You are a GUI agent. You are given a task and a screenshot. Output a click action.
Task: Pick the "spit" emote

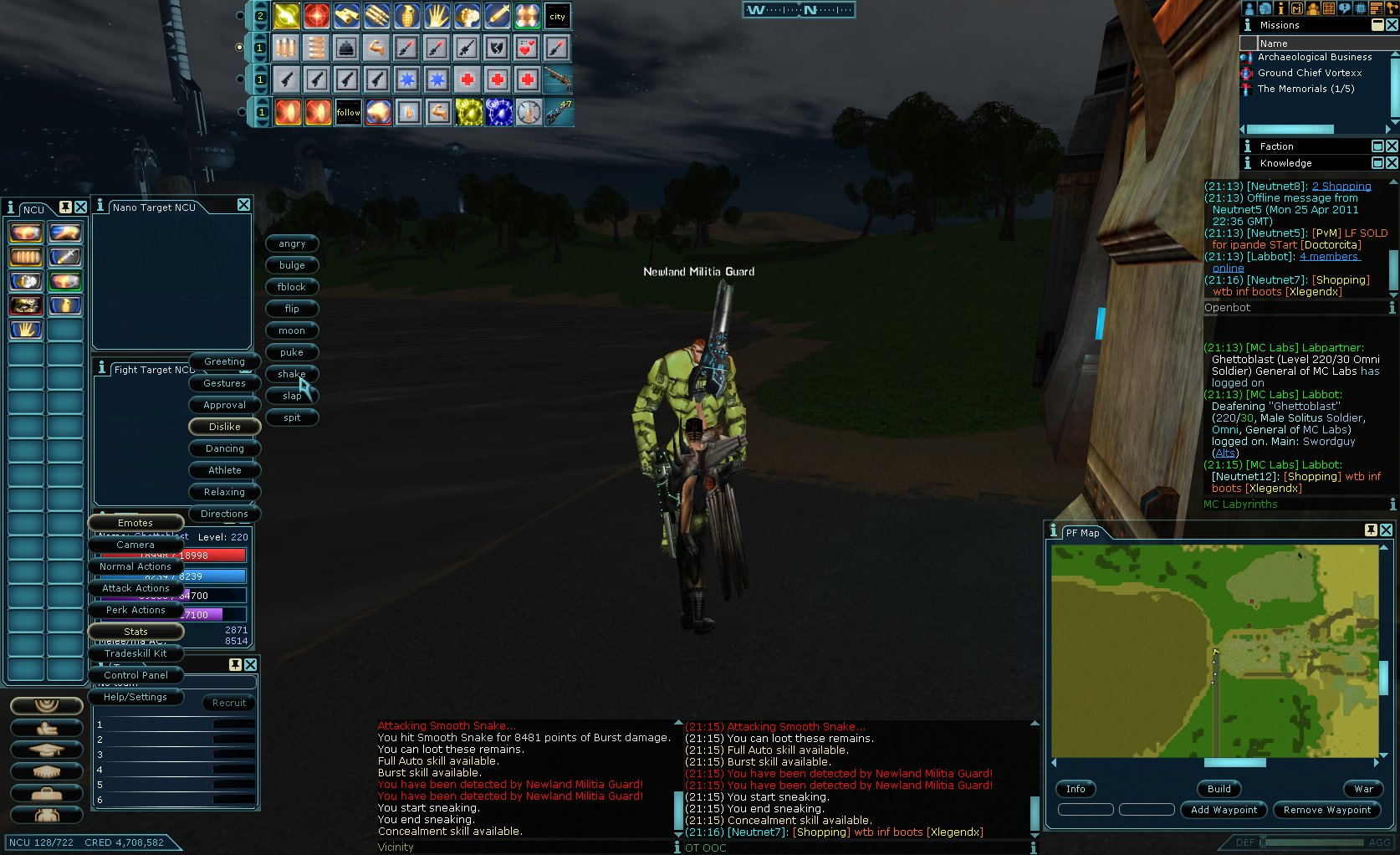tap(292, 417)
